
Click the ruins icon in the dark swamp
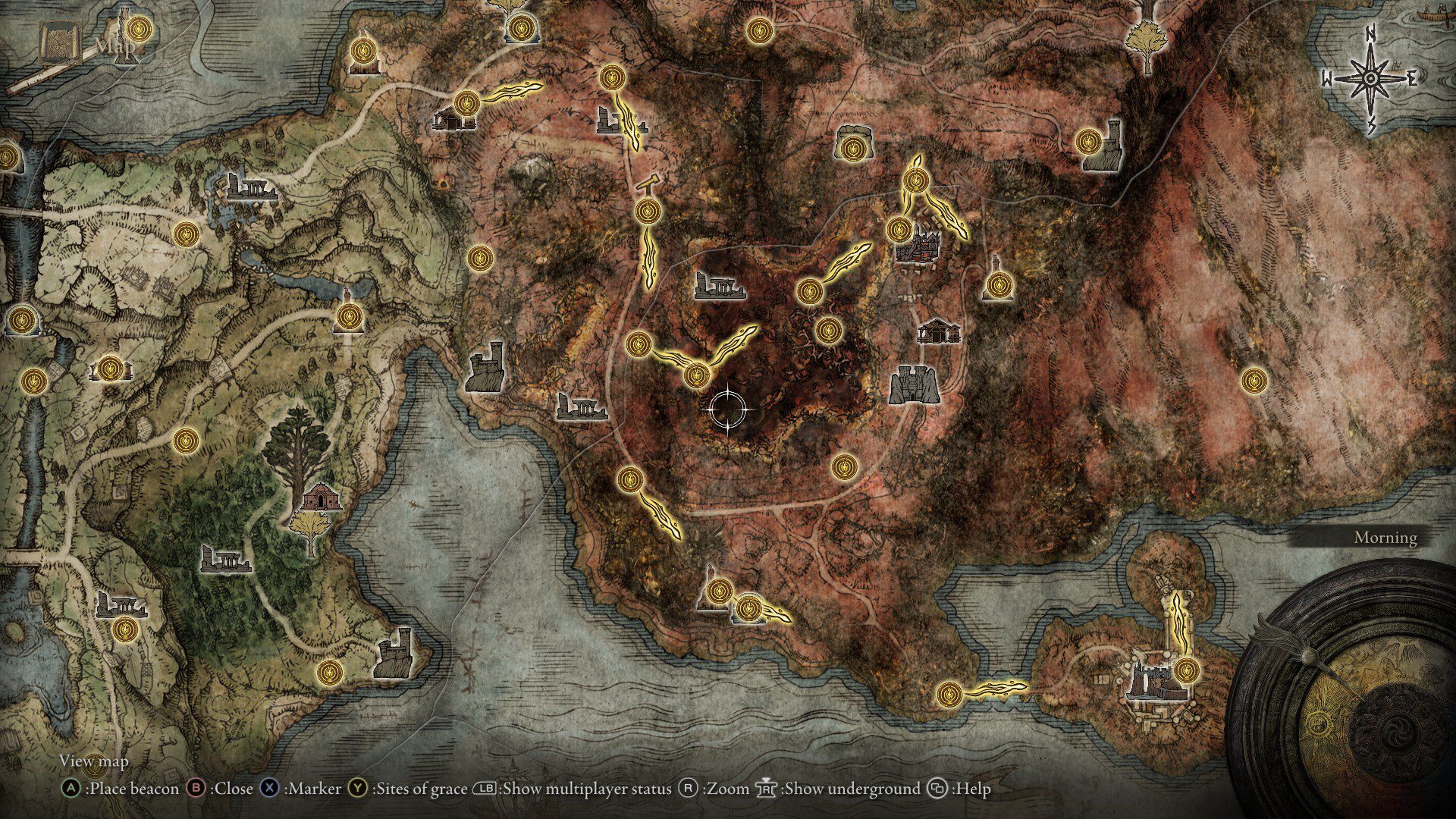719,286
